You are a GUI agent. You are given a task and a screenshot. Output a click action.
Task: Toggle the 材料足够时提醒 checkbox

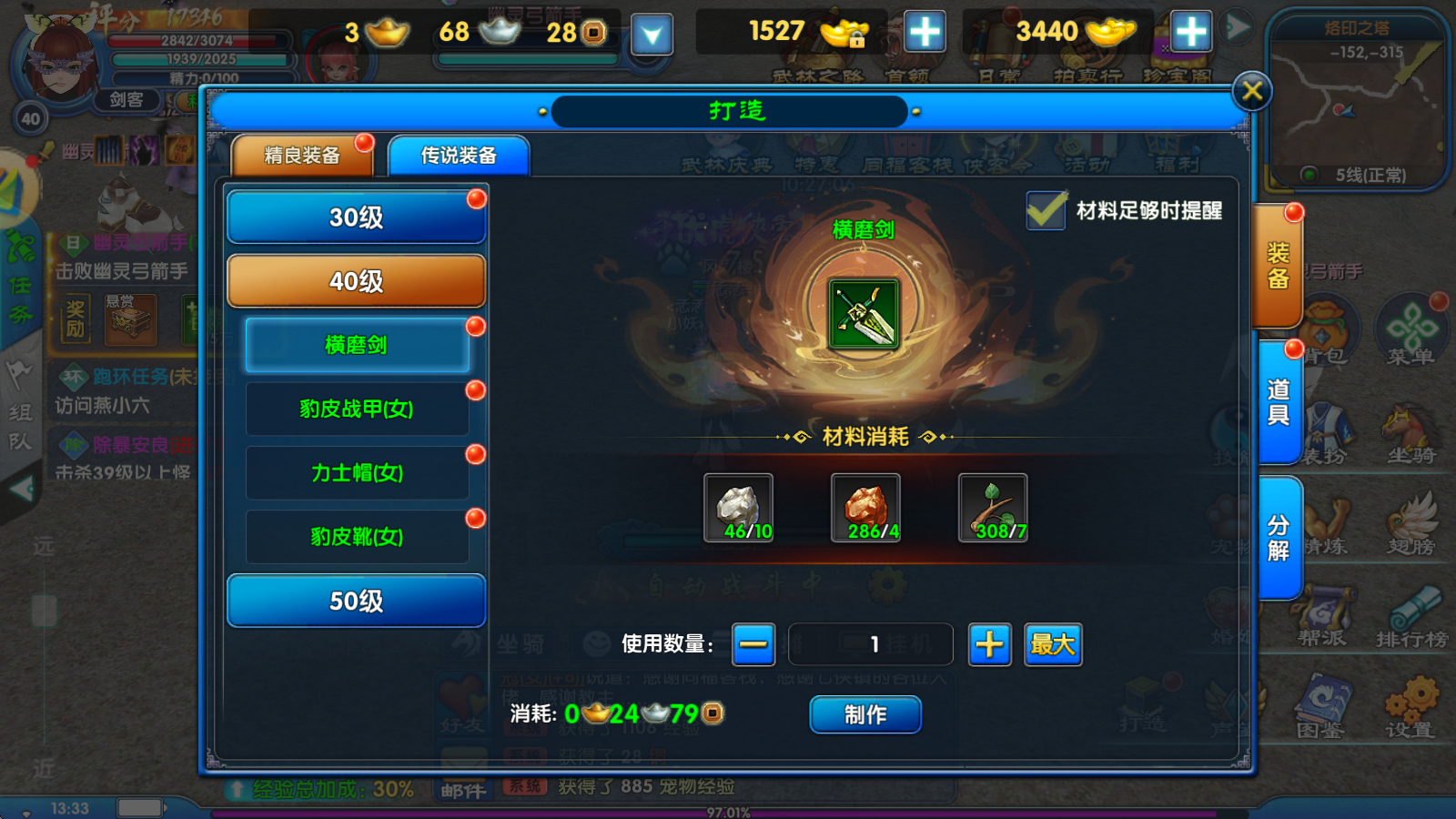[x=1046, y=210]
